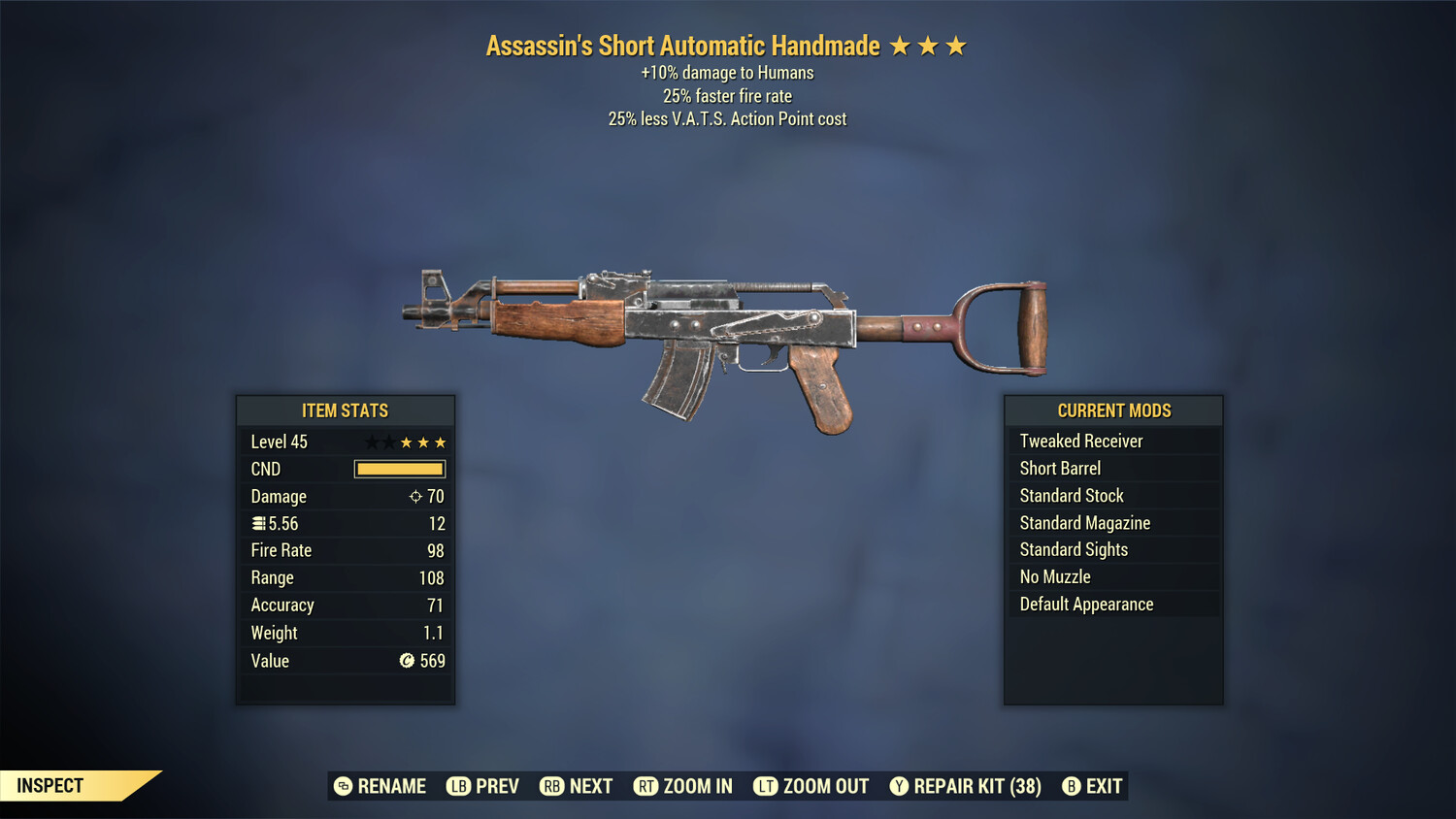Expand the Tweaked Receiver mod entry
The image size is (1456, 819).
pyautogui.click(x=1080, y=441)
